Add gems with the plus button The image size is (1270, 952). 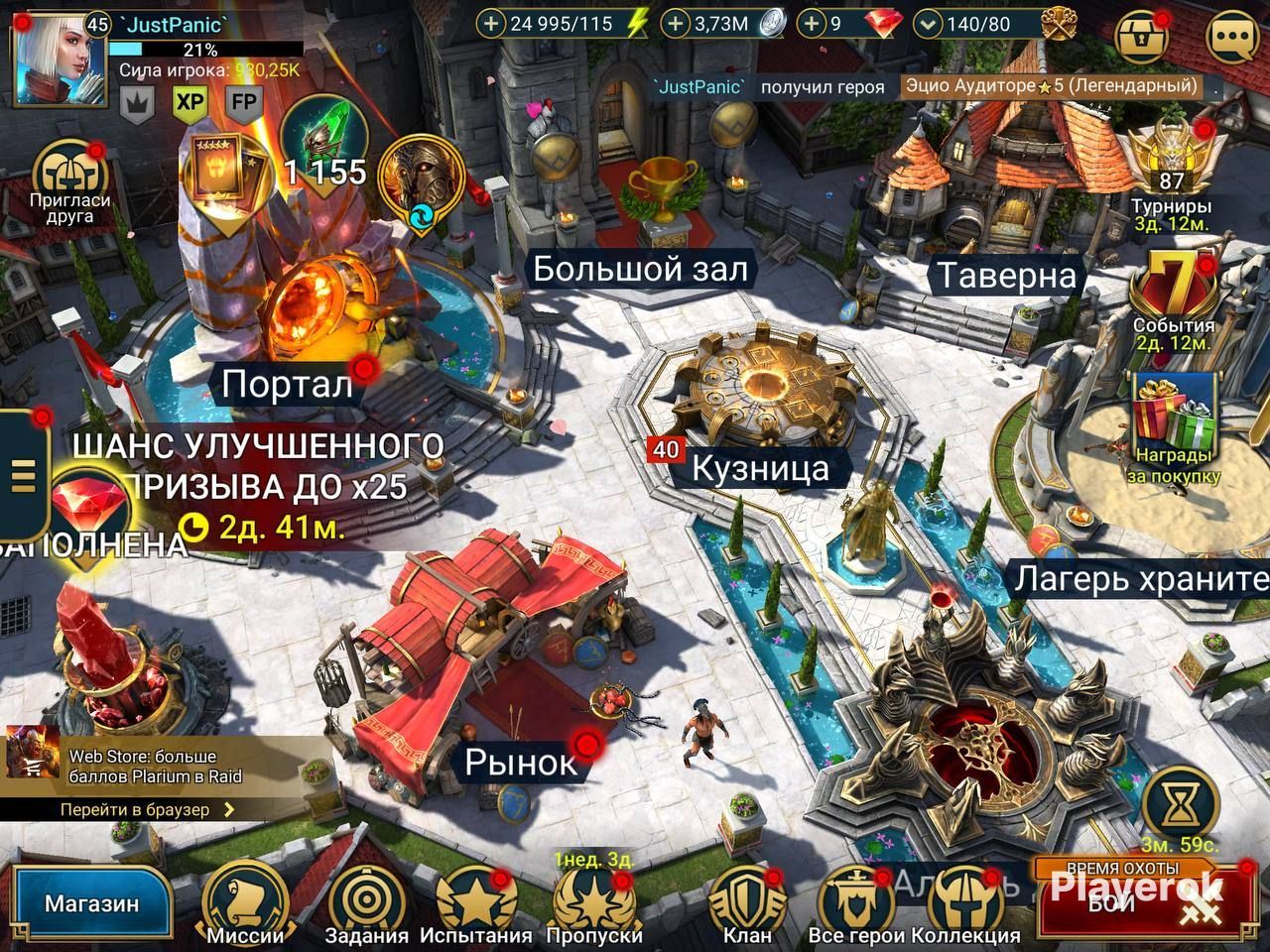[812, 23]
